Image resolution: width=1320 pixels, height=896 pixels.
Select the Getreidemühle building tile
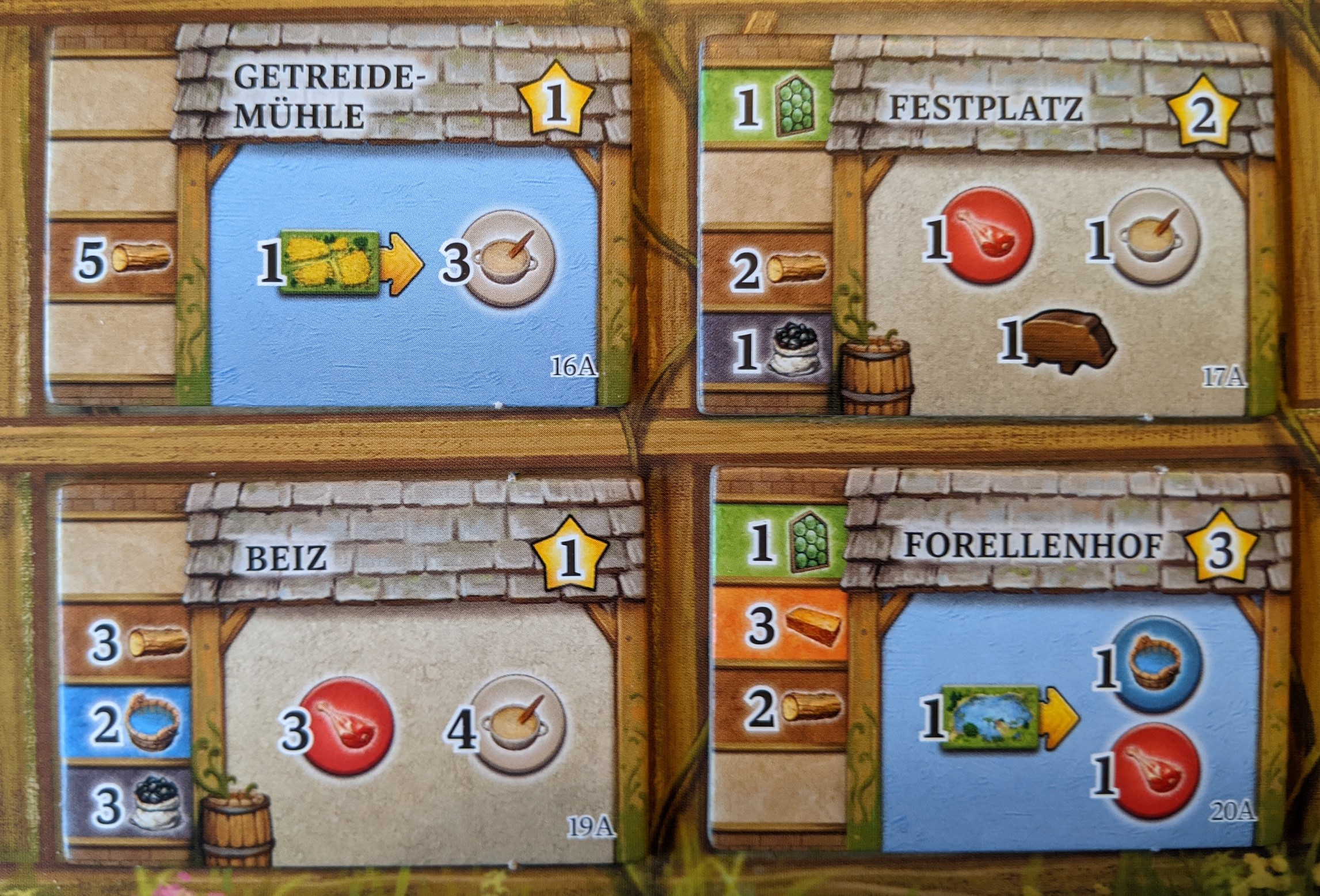click(340, 219)
